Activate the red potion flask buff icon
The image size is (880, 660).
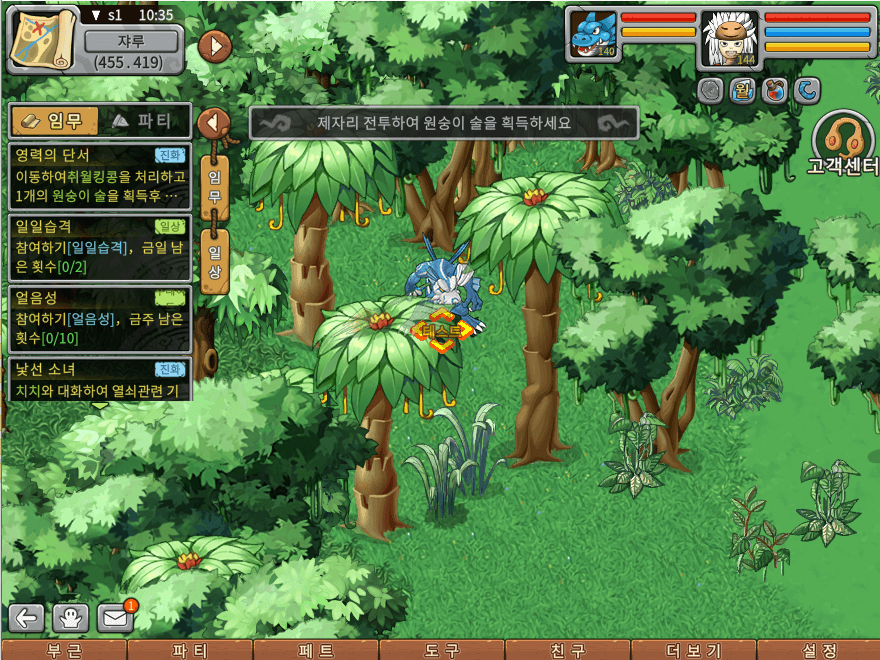[x=774, y=91]
